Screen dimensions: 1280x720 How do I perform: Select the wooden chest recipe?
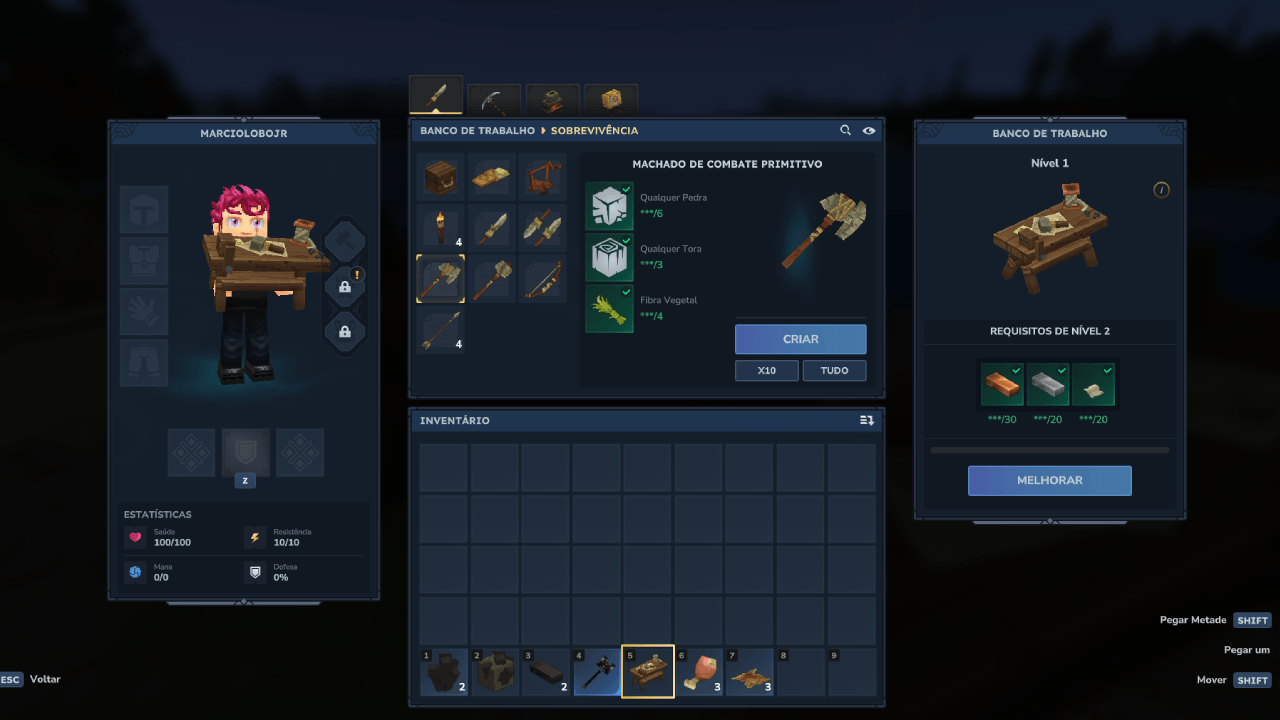(440, 177)
